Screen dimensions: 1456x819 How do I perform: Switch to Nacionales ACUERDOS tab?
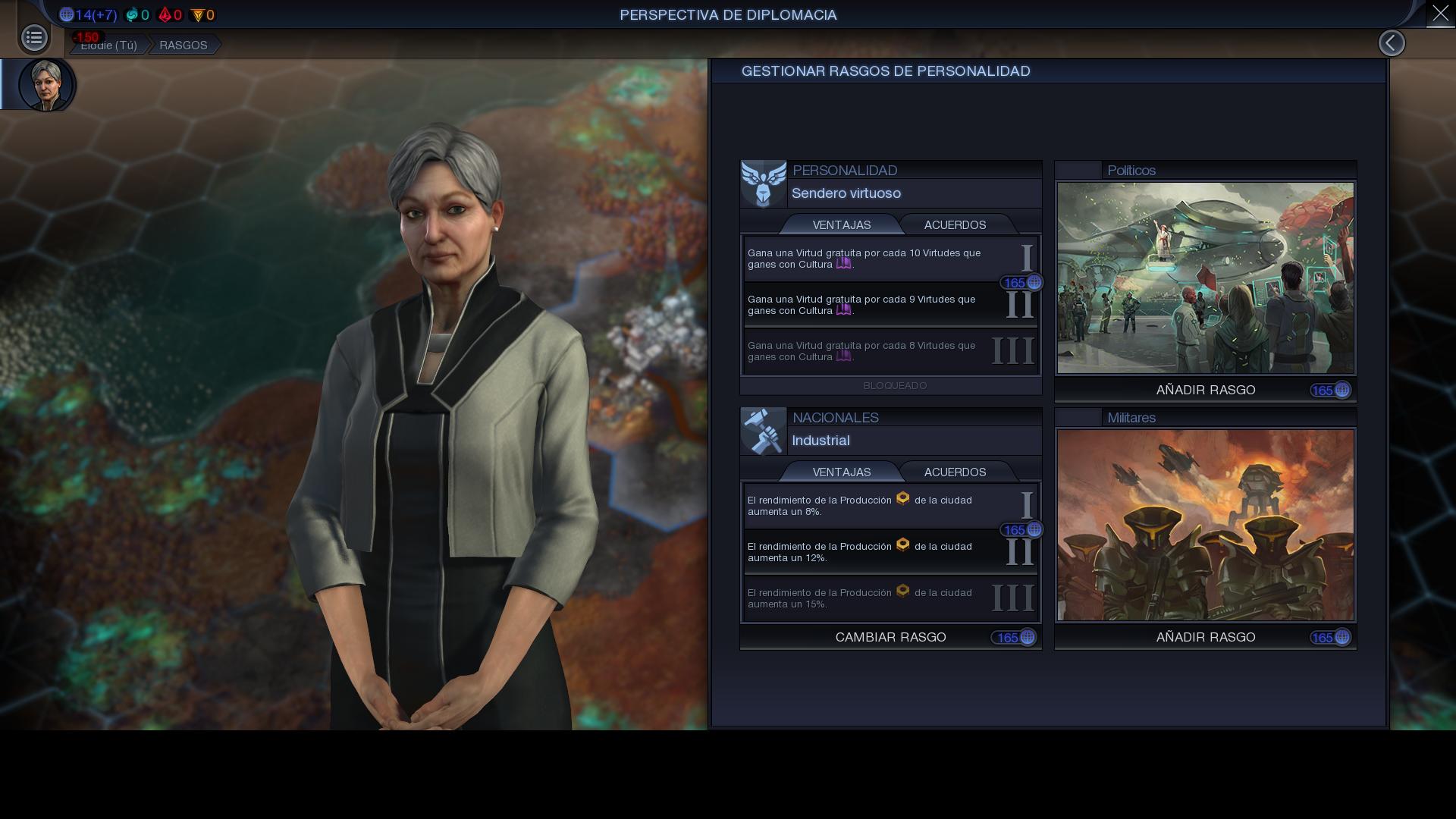point(955,472)
